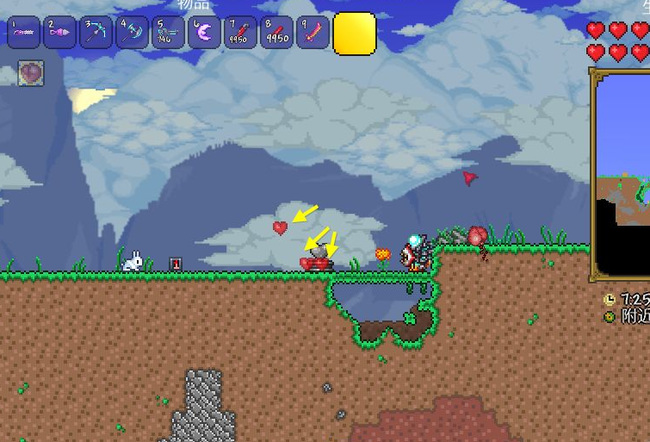Image resolution: width=650 pixels, height=442 pixels.
Task: Select hotbar slot 1 with the purple weapon
Action: tap(24, 33)
